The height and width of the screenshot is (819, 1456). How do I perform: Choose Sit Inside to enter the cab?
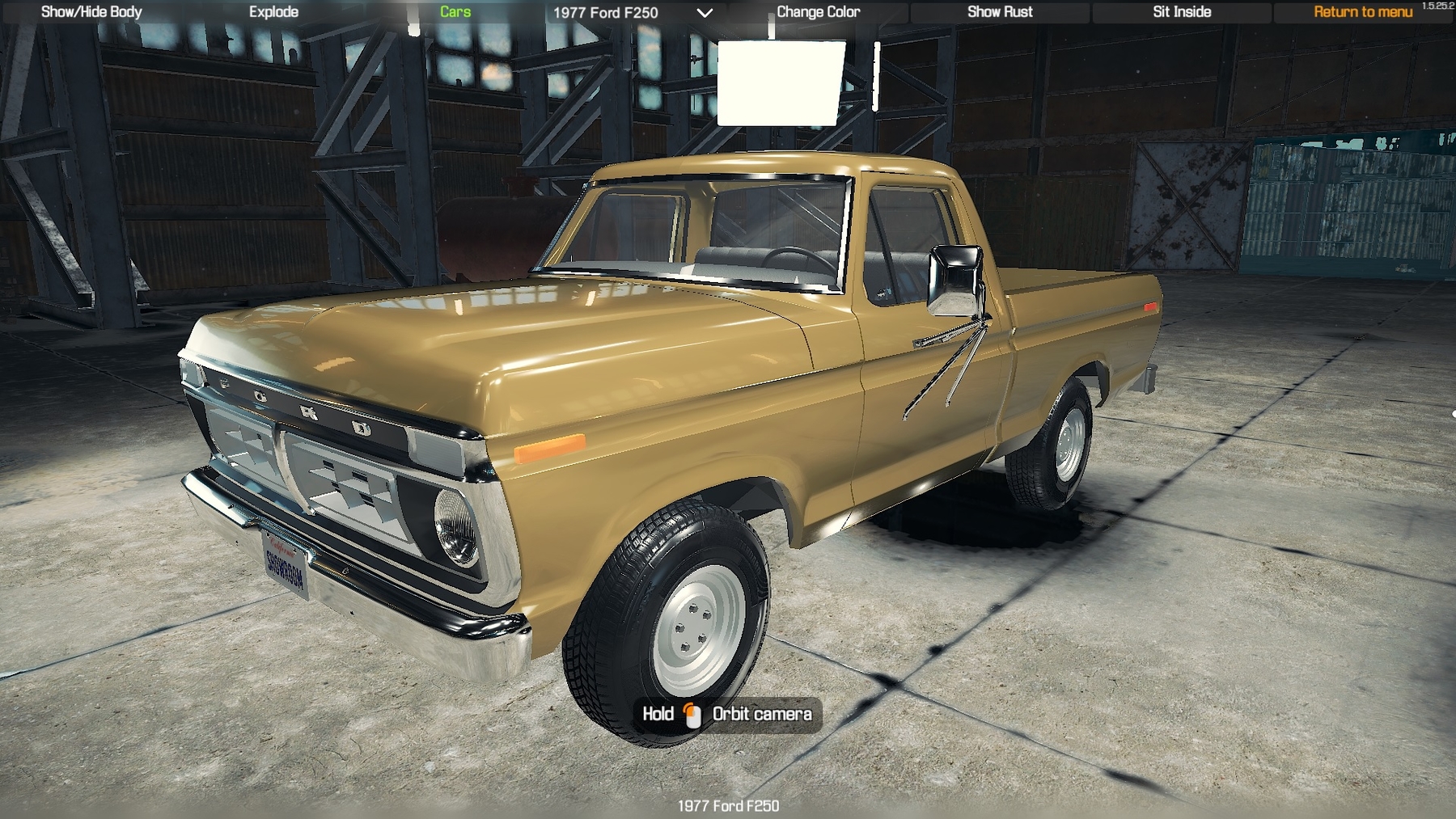(x=1182, y=12)
